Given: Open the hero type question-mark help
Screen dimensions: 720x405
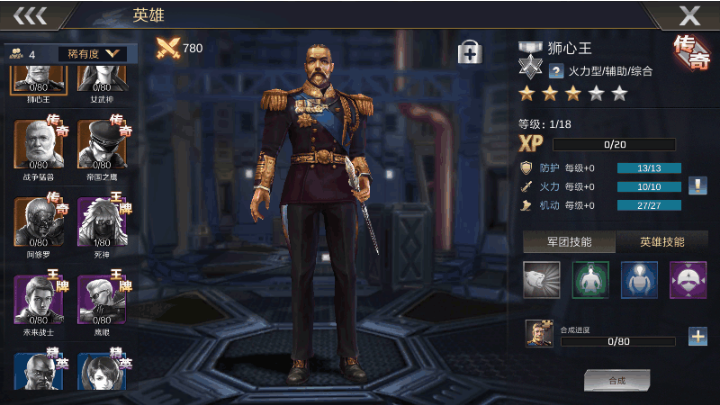Looking at the screenshot, I should (556, 71).
